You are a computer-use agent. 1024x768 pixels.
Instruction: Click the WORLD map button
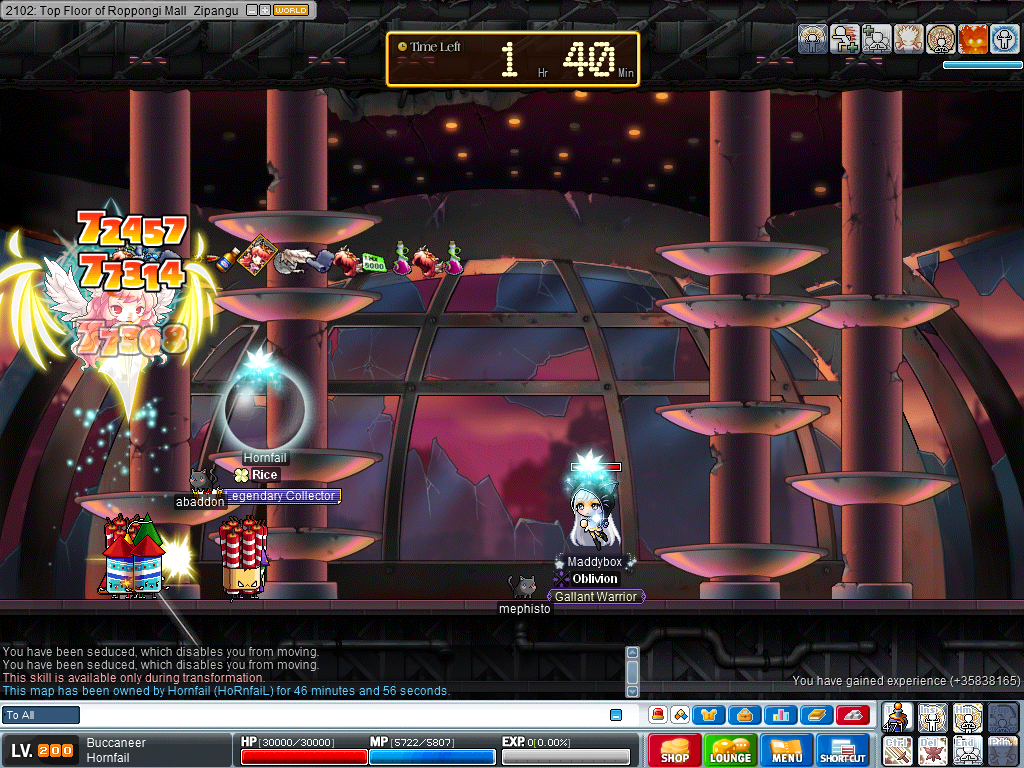click(x=291, y=10)
